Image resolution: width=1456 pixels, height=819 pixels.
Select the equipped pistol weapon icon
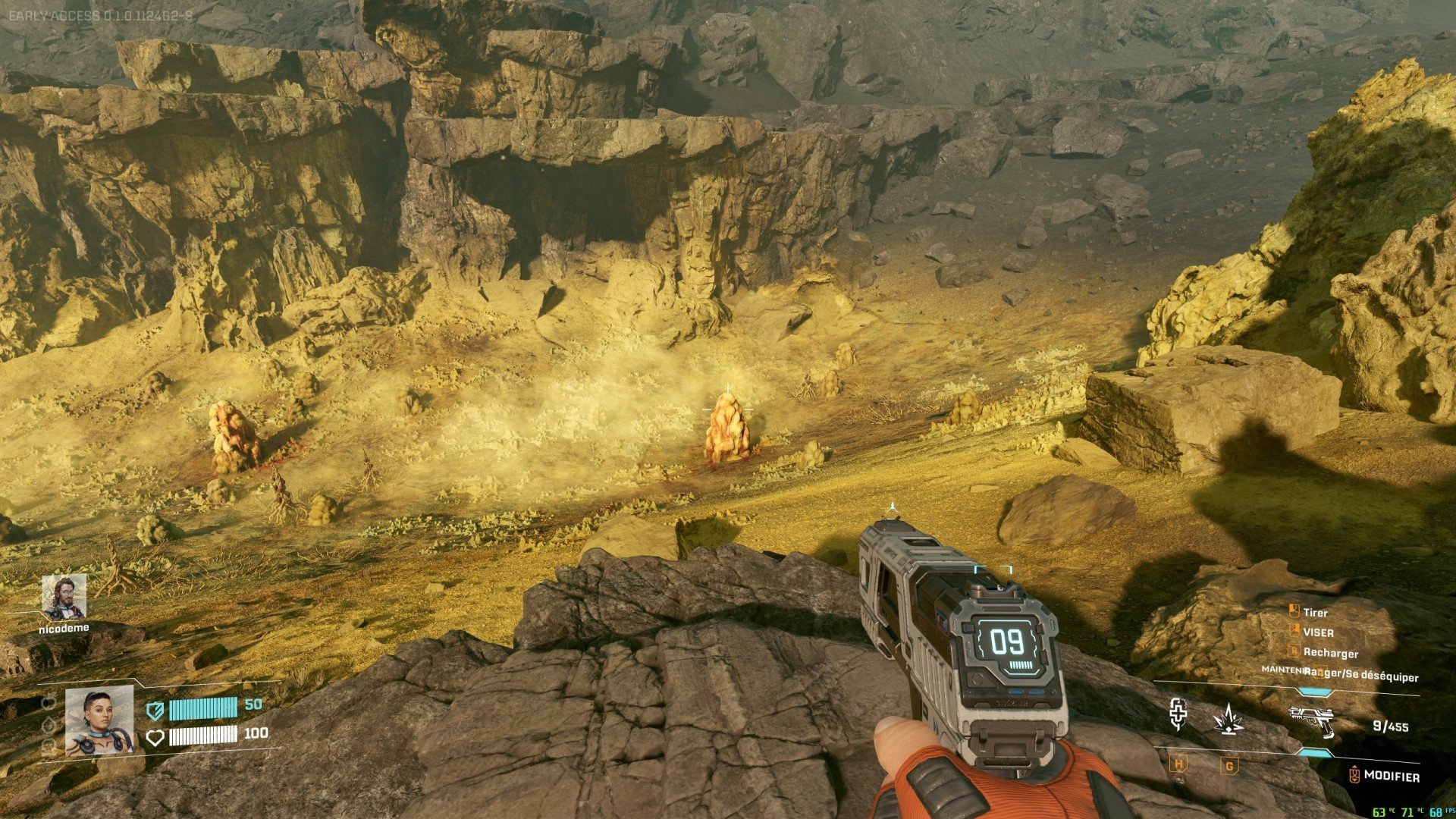1311,720
